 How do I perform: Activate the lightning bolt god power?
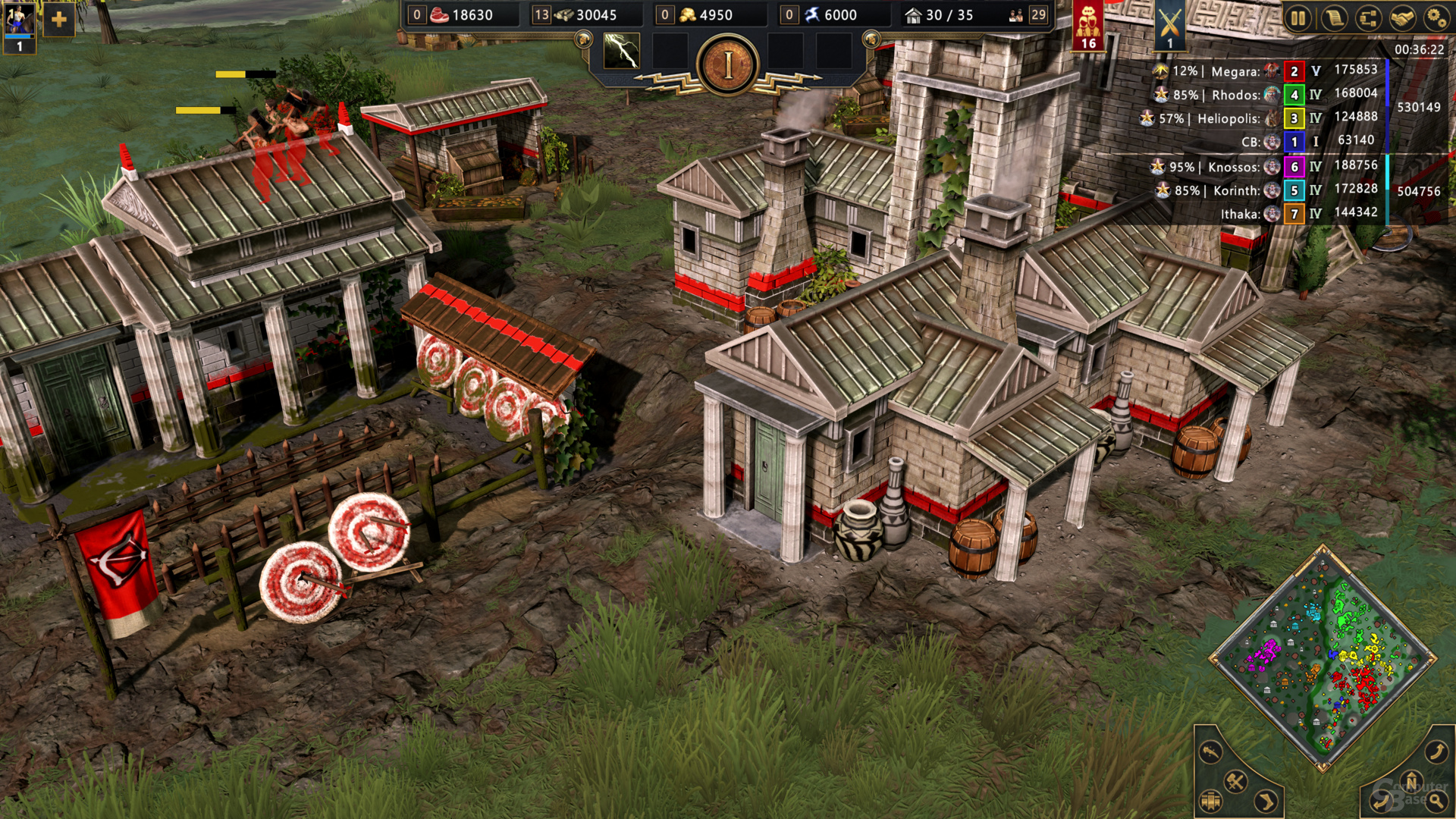(x=621, y=52)
